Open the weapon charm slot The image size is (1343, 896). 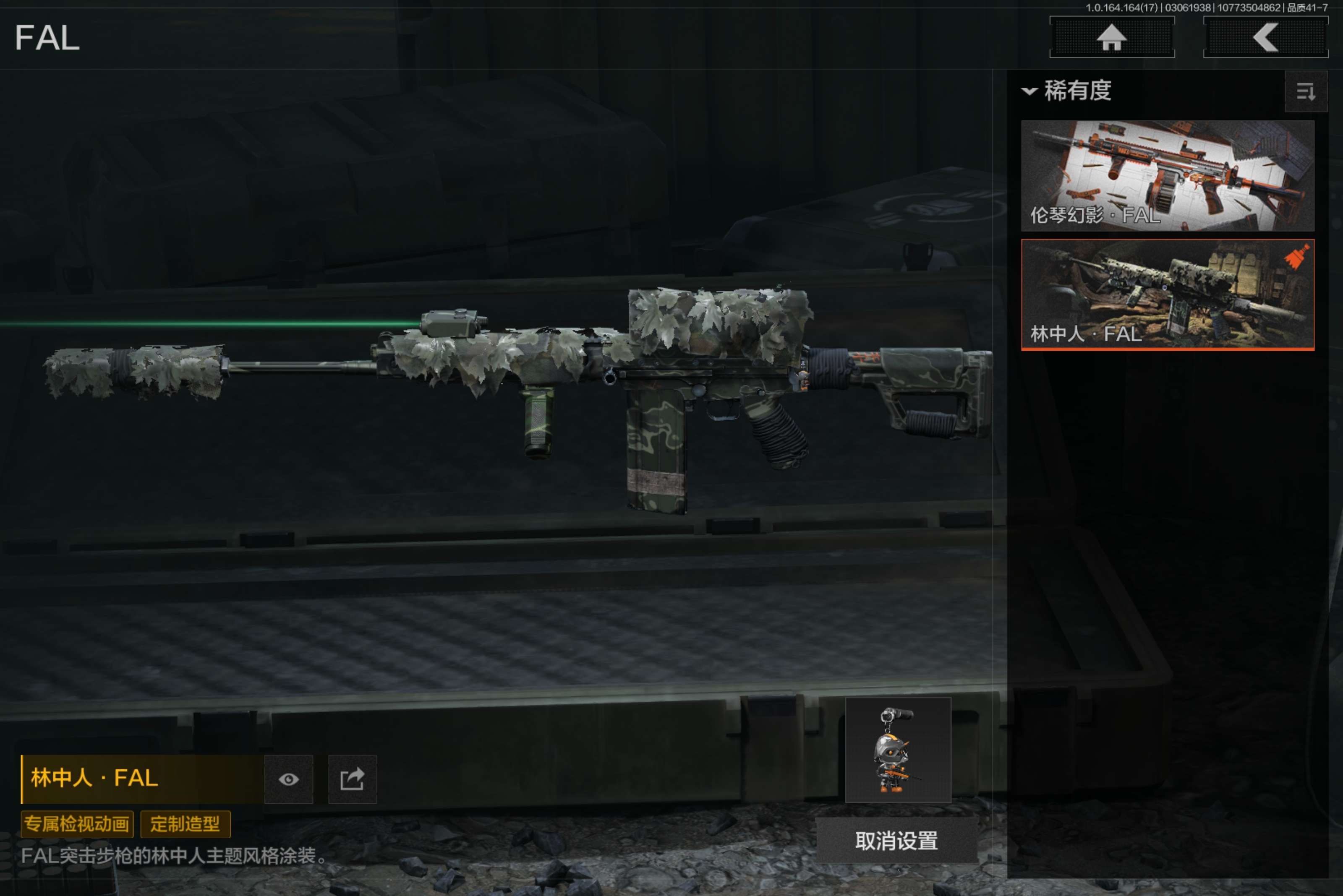(898, 750)
